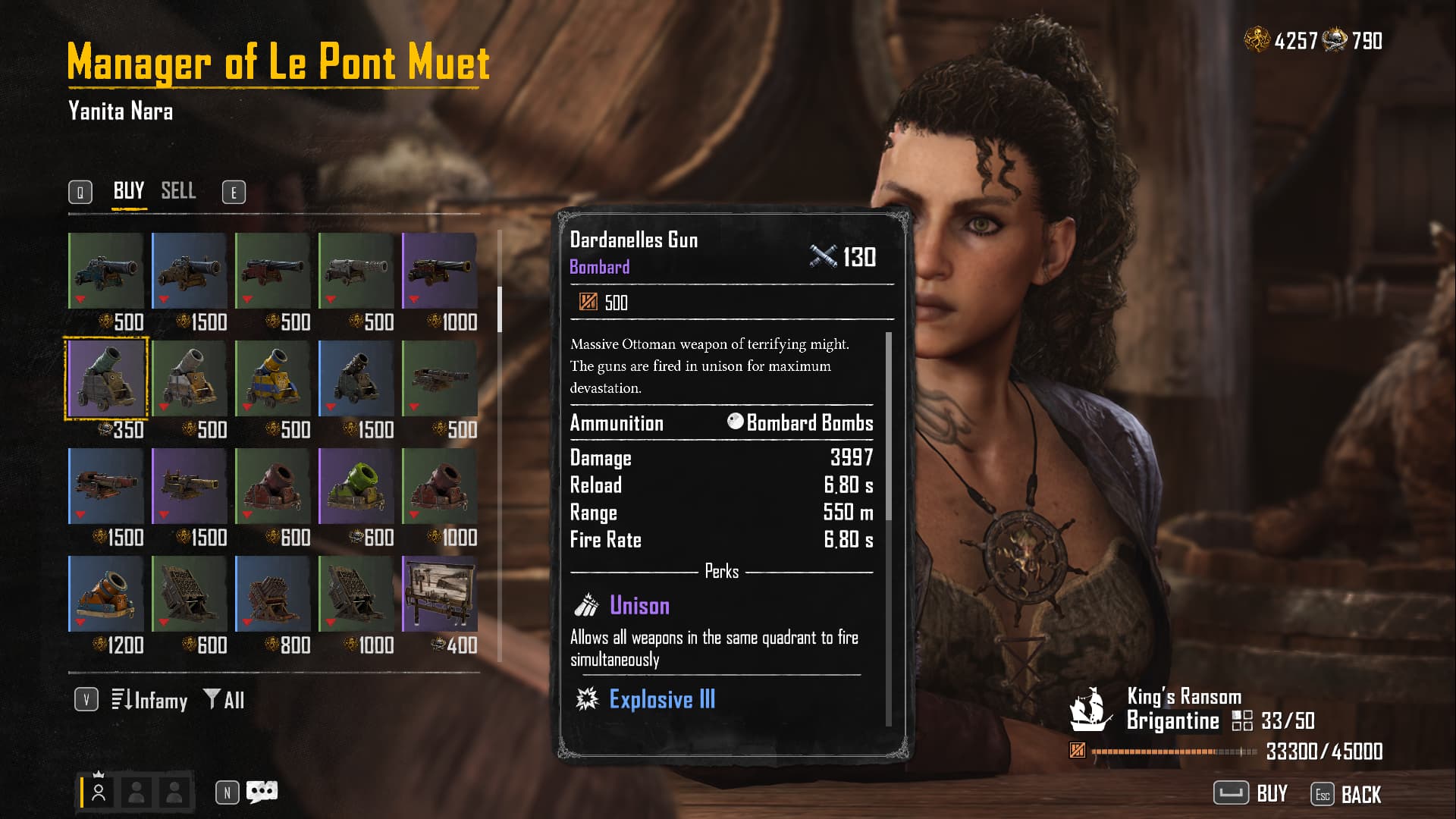
Task: Select the dark bombard on blue costing 1500
Action: tap(356, 378)
